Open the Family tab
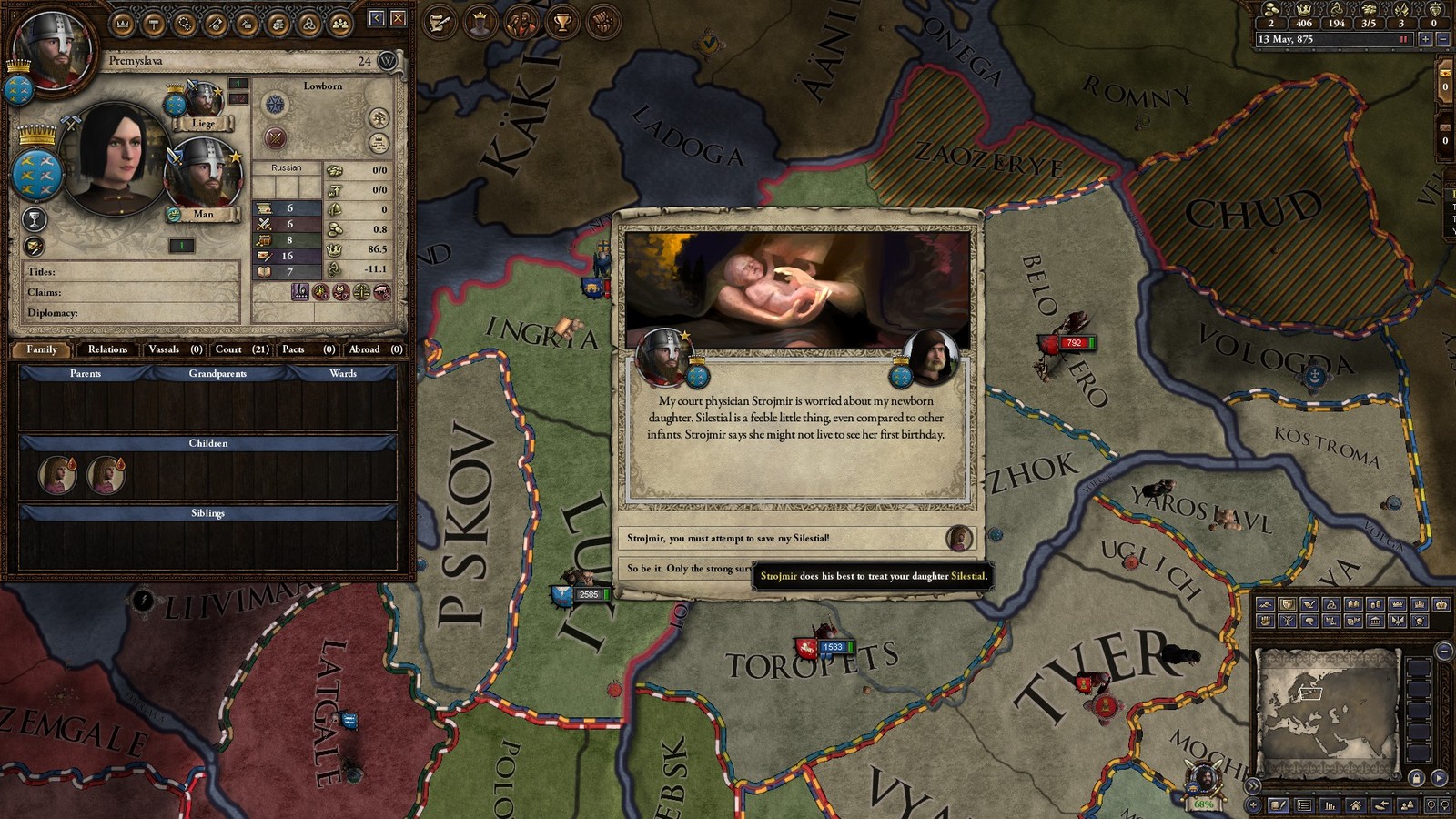The image size is (1456, 819). click(x=42, y=349)
